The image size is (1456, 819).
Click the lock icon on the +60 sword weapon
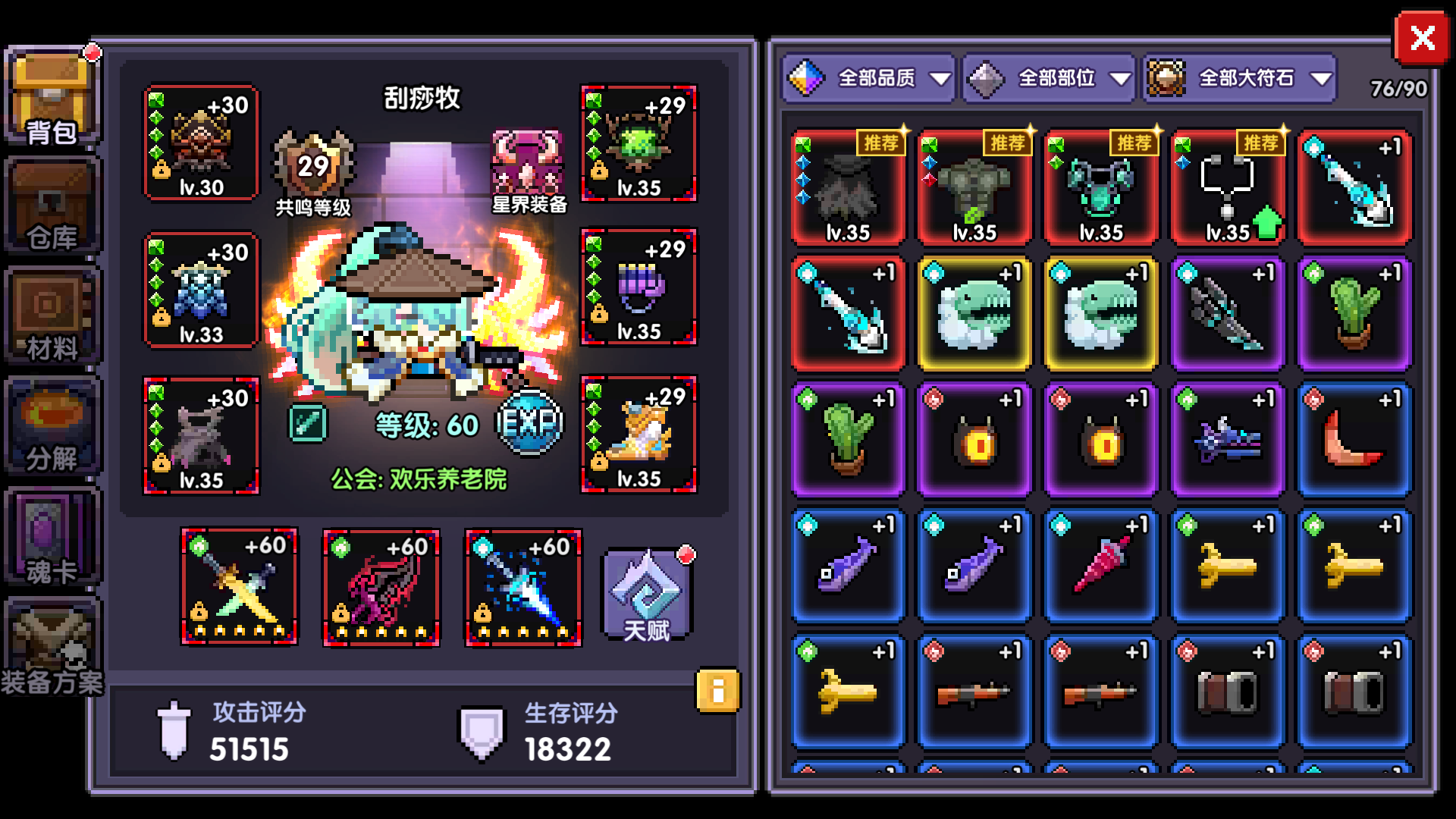coord(198,611)
